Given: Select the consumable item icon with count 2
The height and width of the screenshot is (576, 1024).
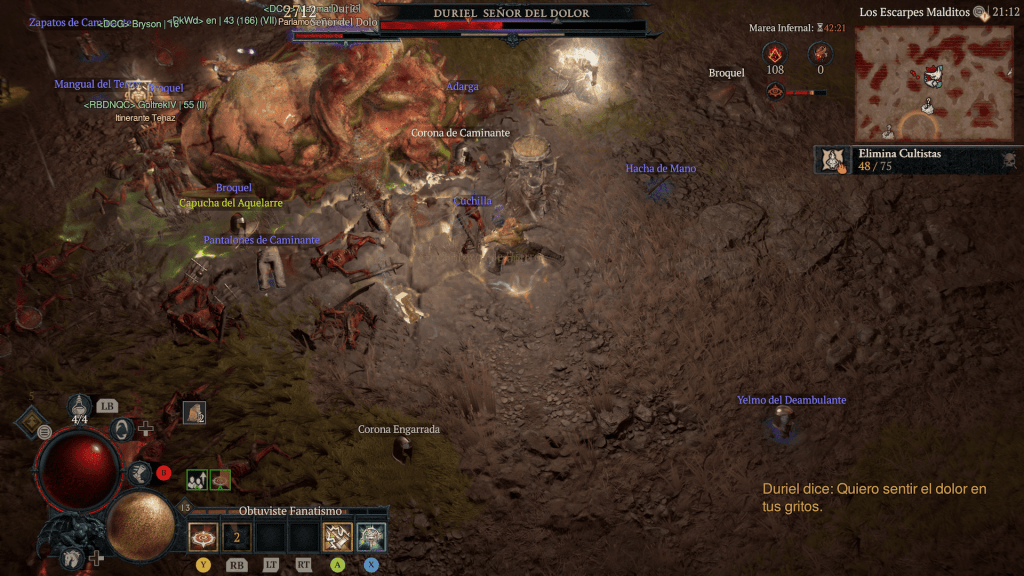Looking at the screenshot, I should coord(194,411).
